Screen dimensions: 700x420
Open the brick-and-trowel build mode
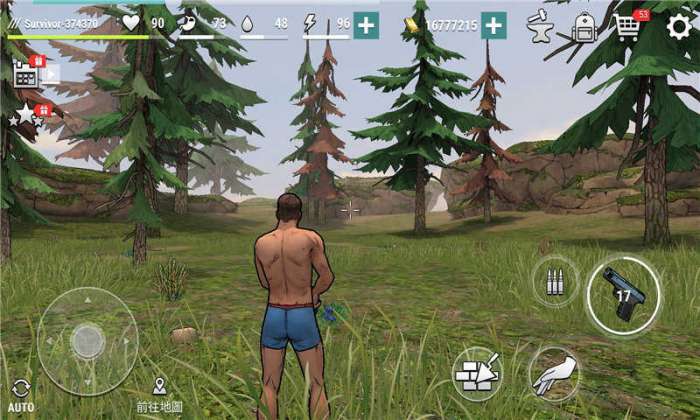[476, 372]
